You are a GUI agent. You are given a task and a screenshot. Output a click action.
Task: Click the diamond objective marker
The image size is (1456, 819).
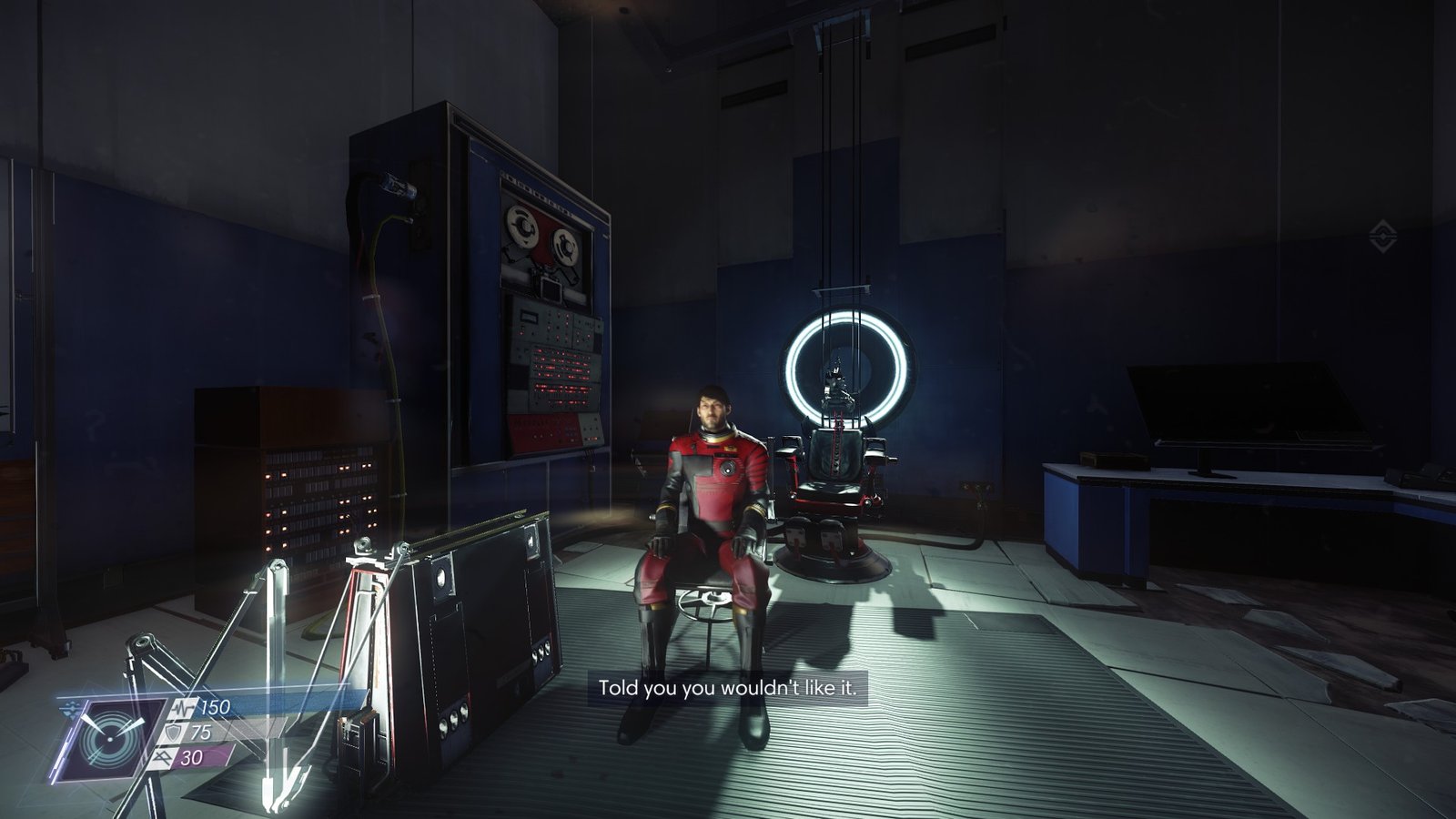point(1382,238)
